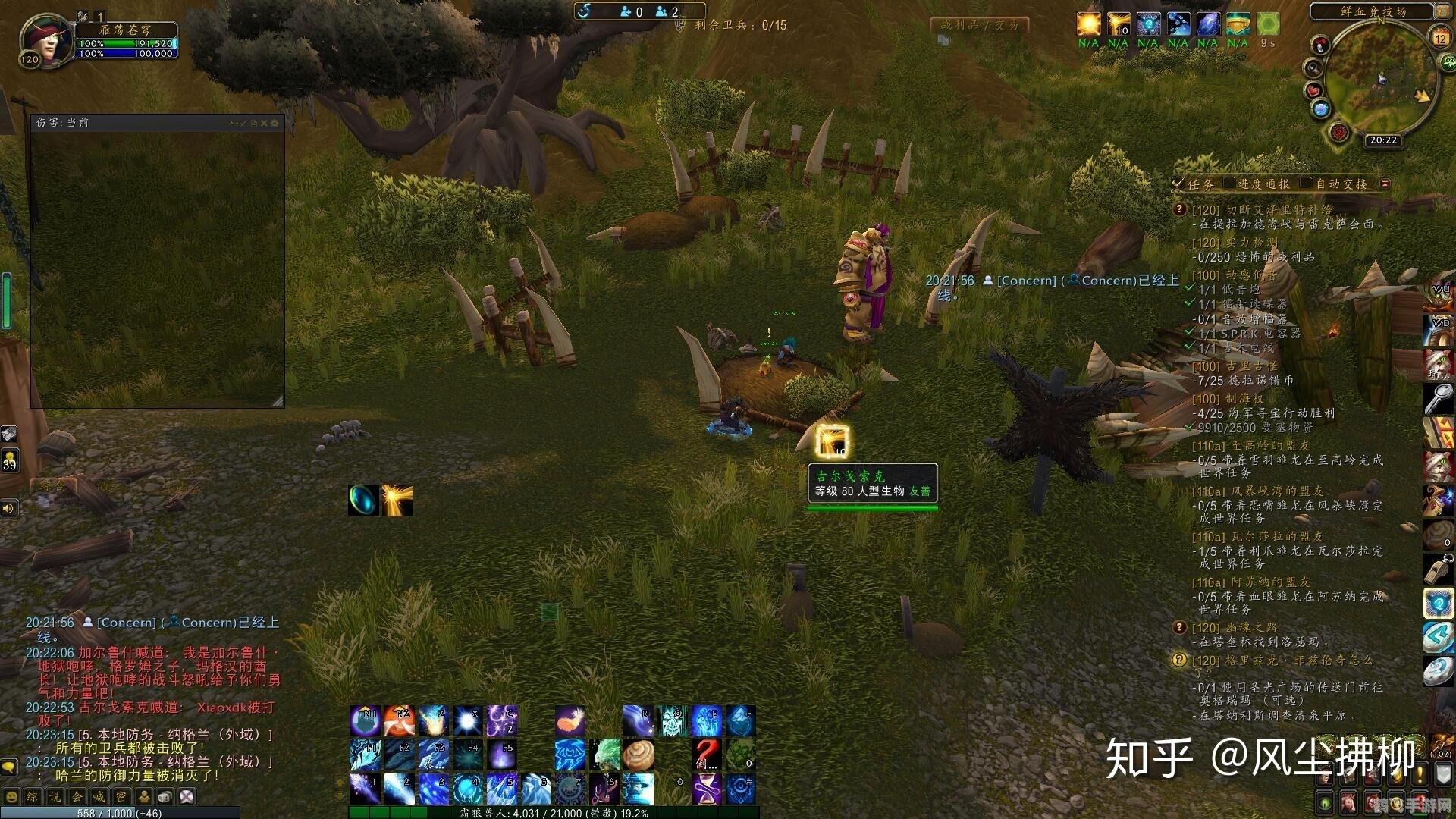Click the 20:22 clock button

coord(1383,140)
